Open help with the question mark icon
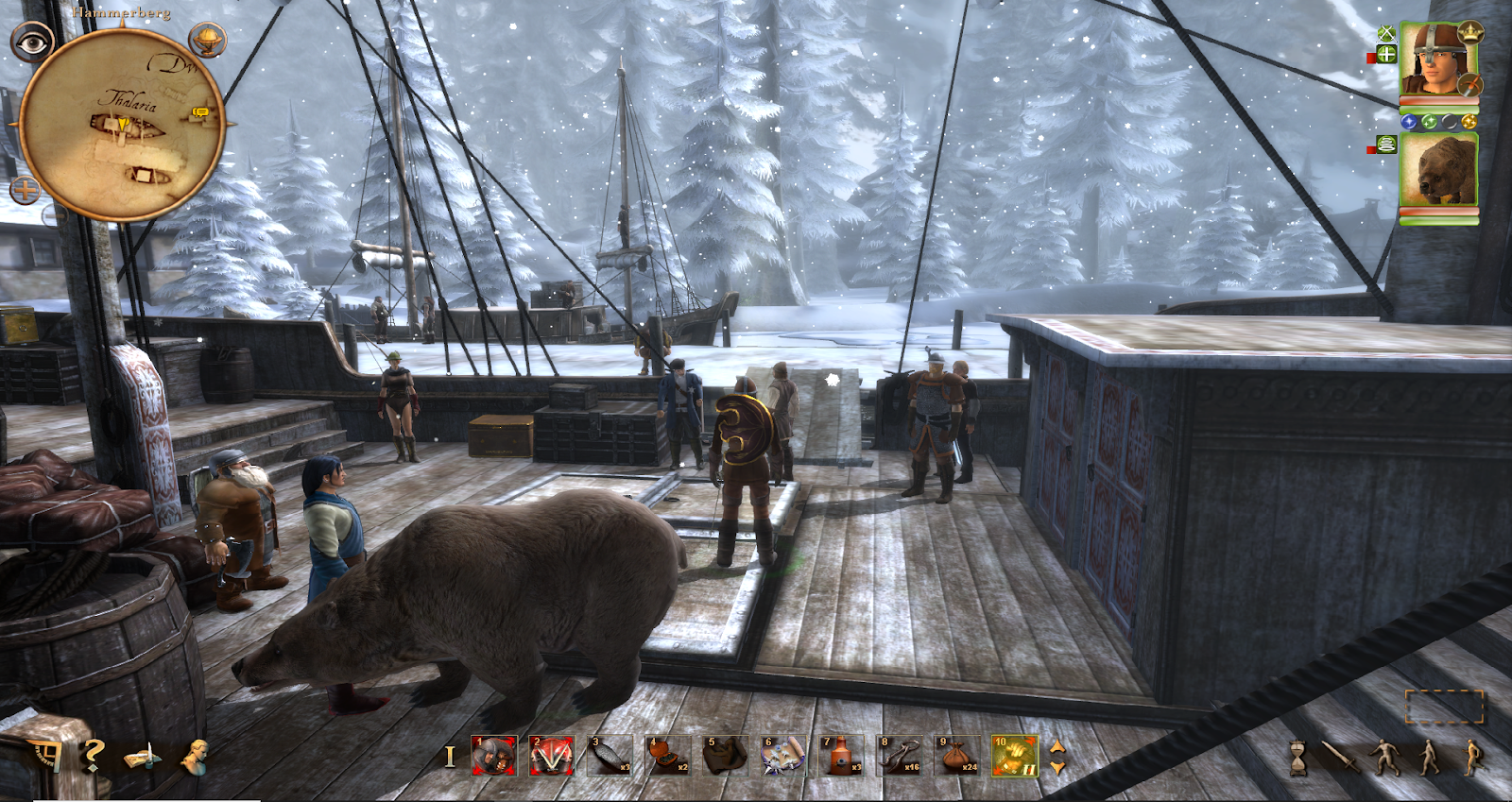This screenshot has height=802, width=1512. tap(92, 756)
